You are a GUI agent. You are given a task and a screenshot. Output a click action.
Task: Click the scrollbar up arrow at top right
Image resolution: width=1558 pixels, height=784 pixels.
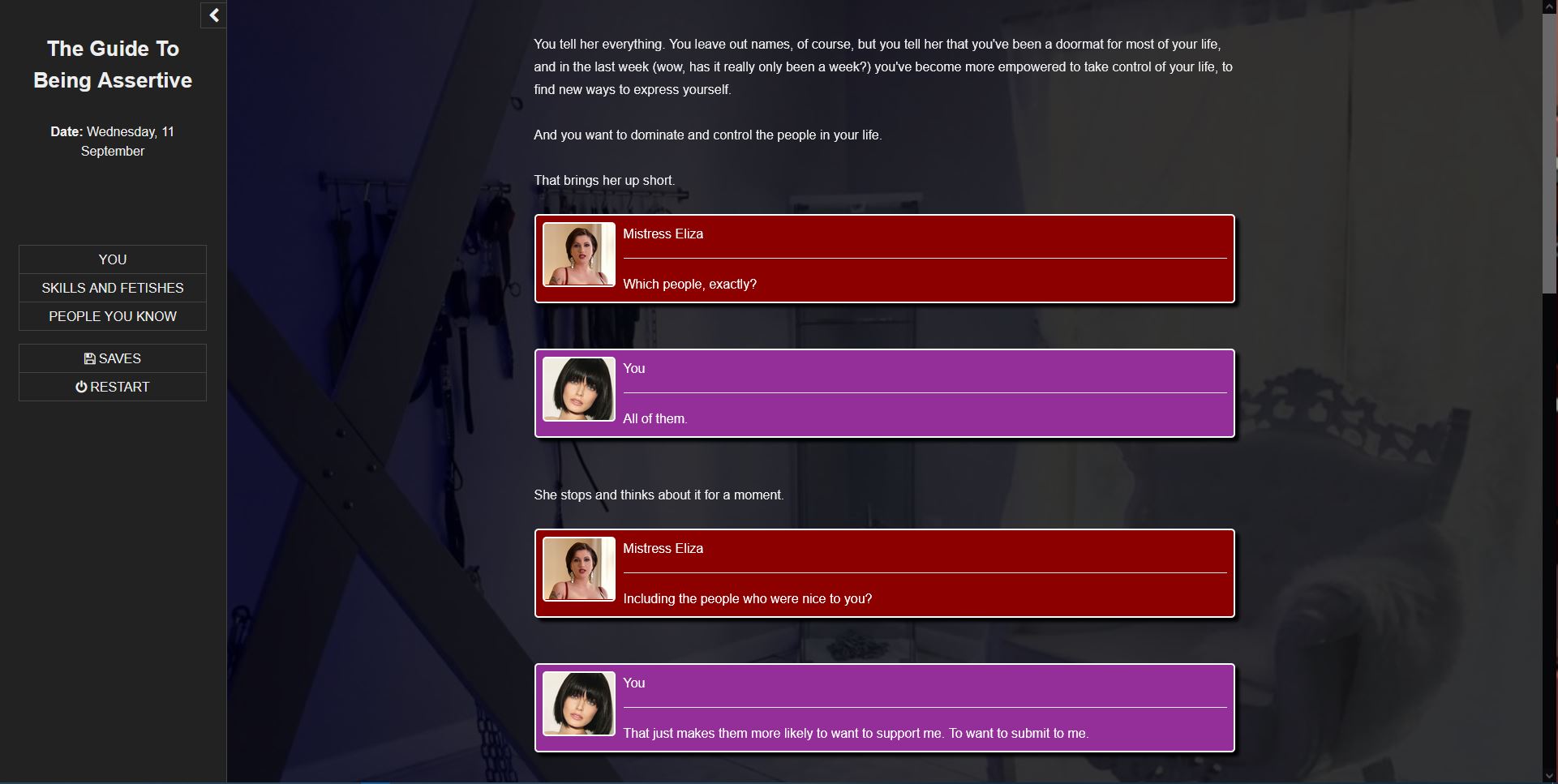pyautogui.click(x=1549, y=6)
